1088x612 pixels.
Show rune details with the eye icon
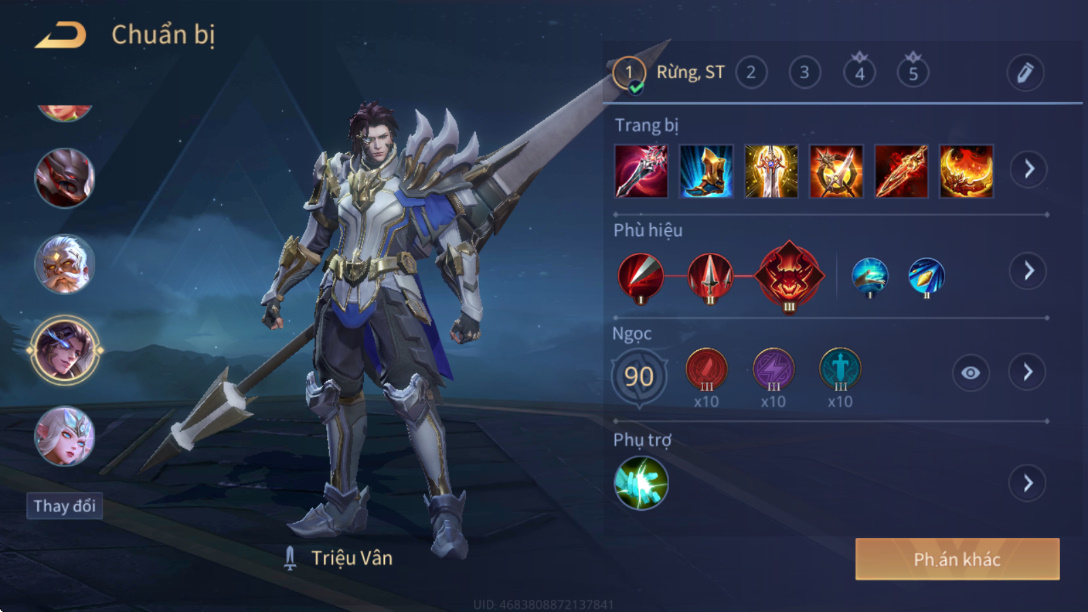click(x=970, y=373)
